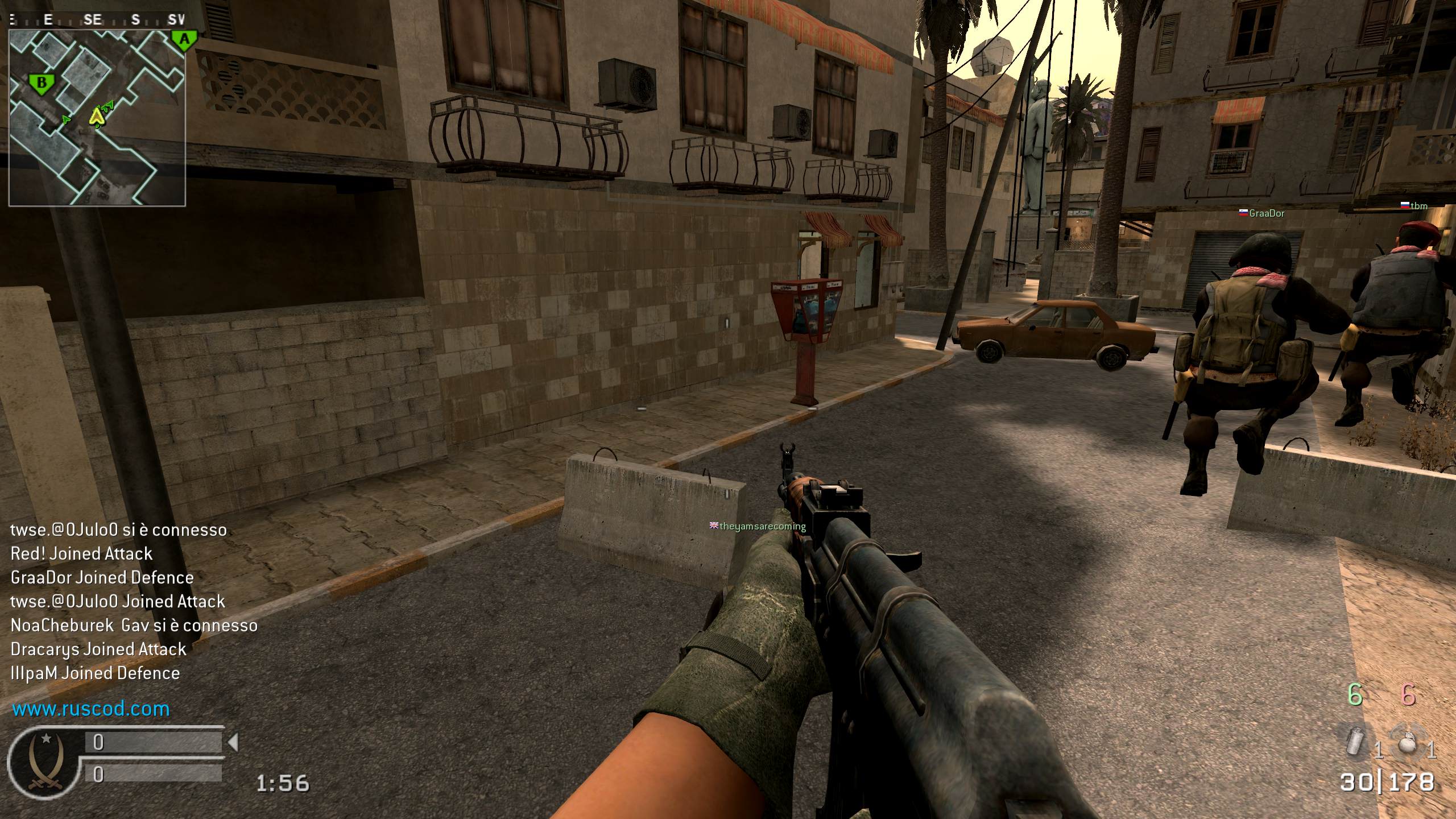Click the crossed swords faction emblem
Image resolution: width=1456 pixels, height=819 pixels.
[x=45, y=761]
